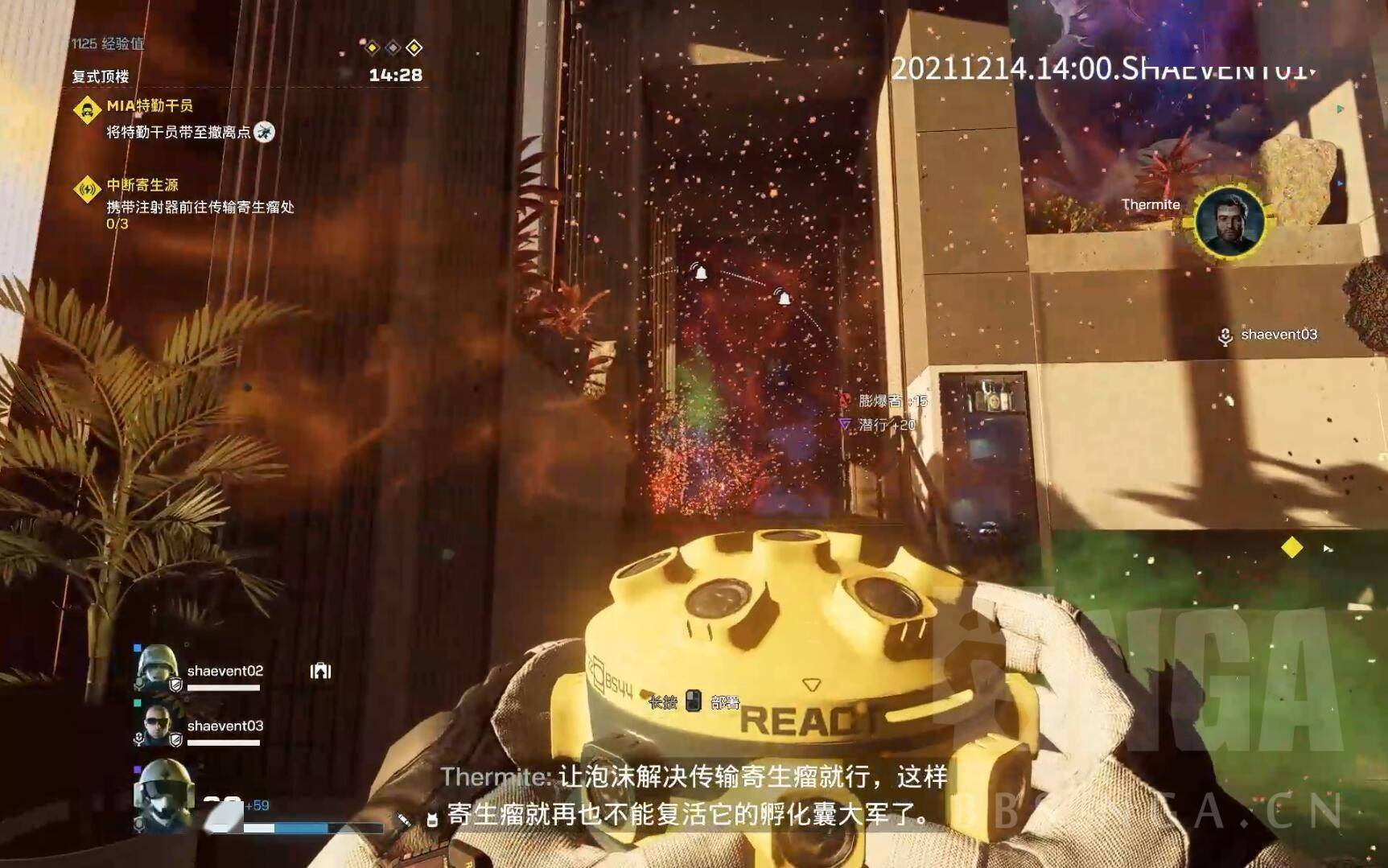
Task: Select the MIA特勤干员 objective icon
Action: coord(87,109)
